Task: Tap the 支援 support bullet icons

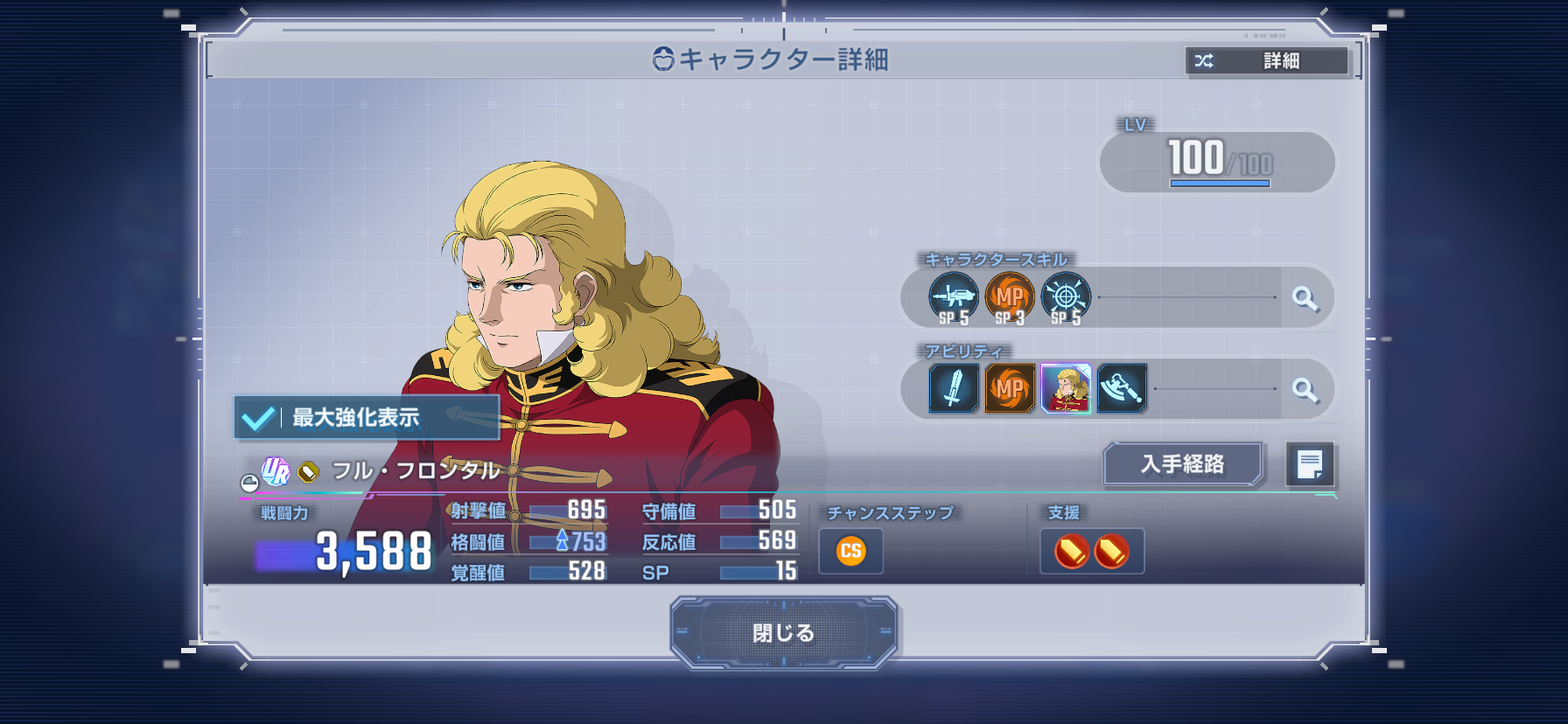Action: 1091,552
